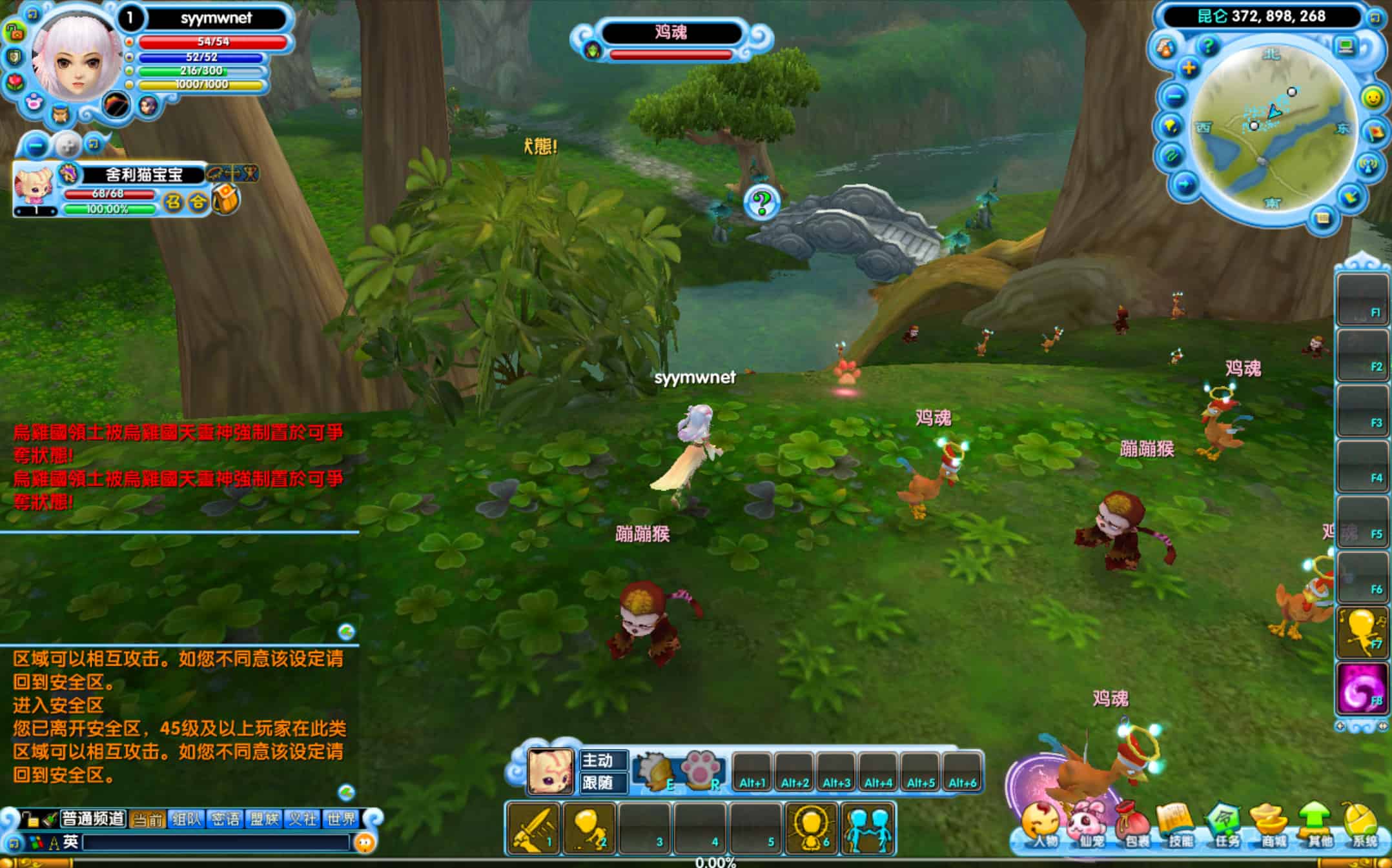Click the chat text input field
This screenshot has width=1392, height=868.
click(216, 842)
